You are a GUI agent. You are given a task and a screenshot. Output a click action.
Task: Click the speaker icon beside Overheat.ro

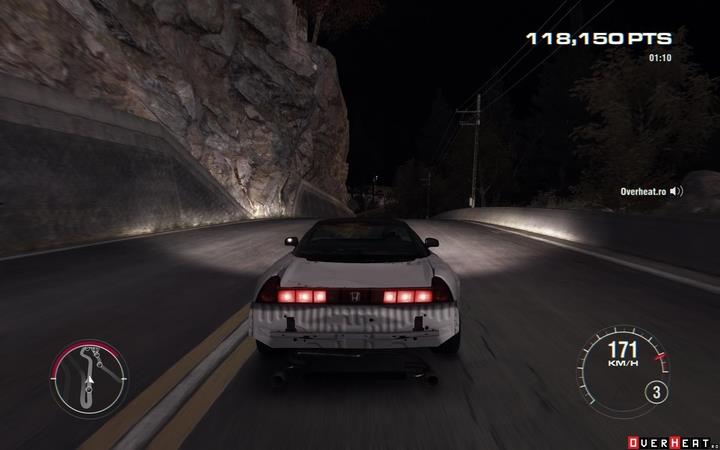coord(676,190)
